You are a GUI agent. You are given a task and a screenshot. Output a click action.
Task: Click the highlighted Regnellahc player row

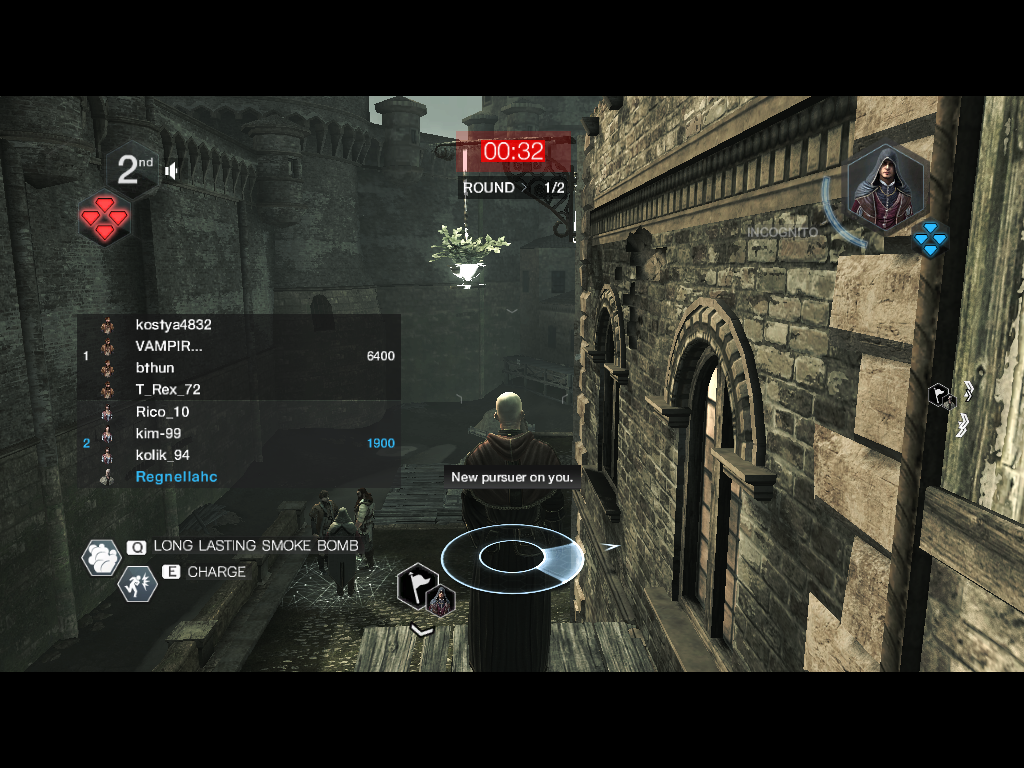pyautogui.click(x=176, y=477)
